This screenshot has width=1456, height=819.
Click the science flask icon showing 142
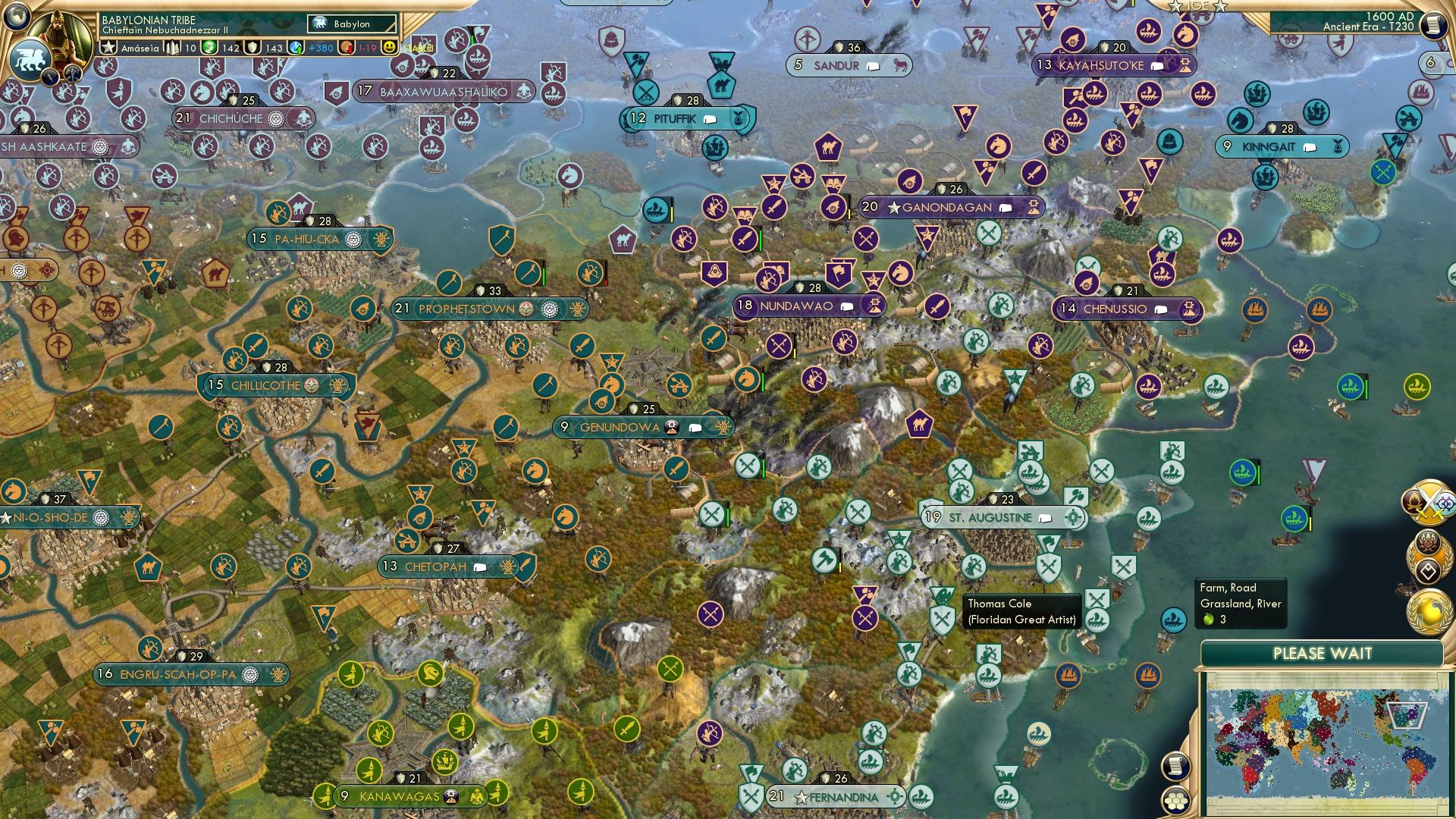[x=209, y=47]
